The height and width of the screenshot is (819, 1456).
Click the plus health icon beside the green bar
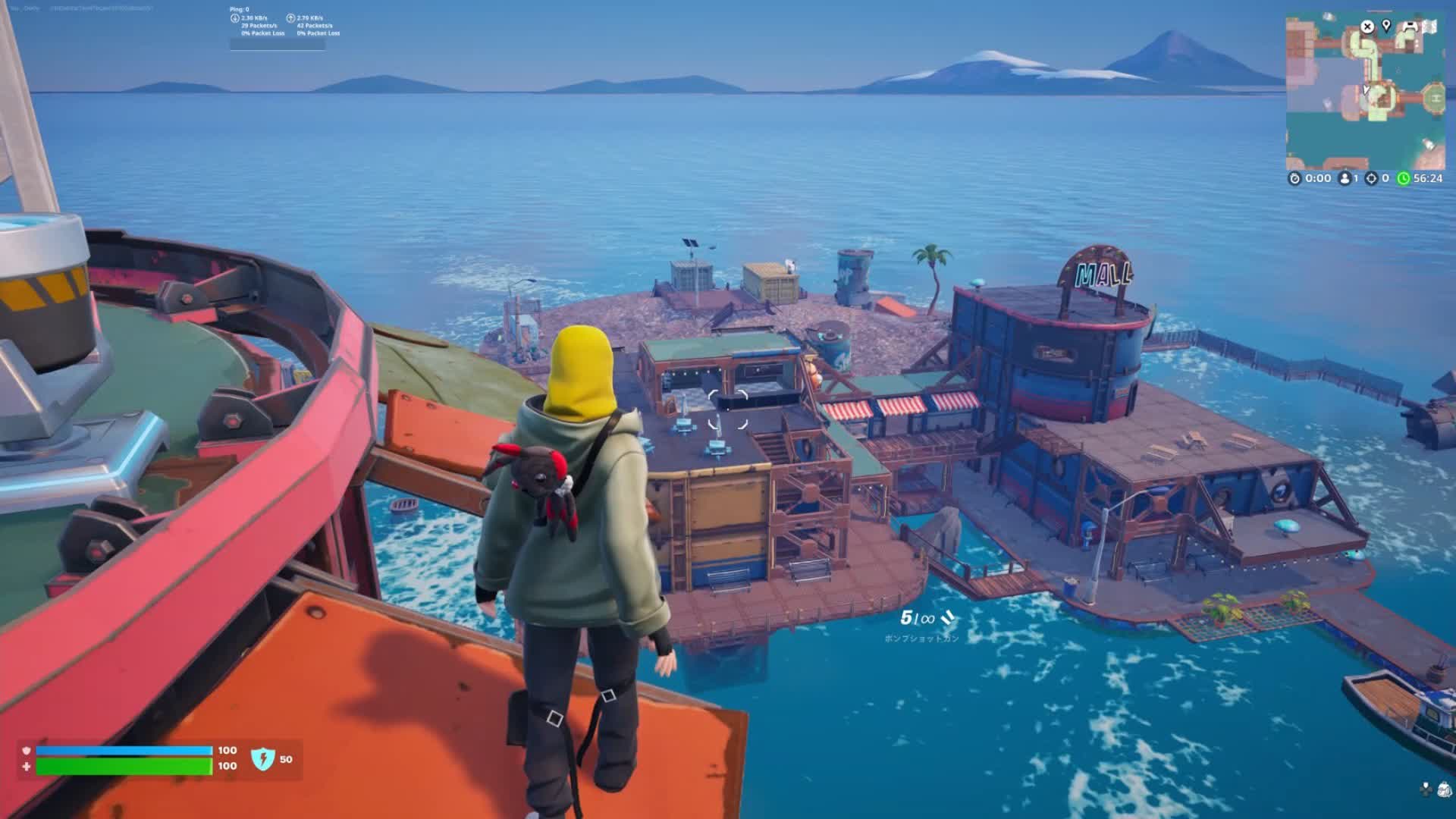tap(26, 767)
